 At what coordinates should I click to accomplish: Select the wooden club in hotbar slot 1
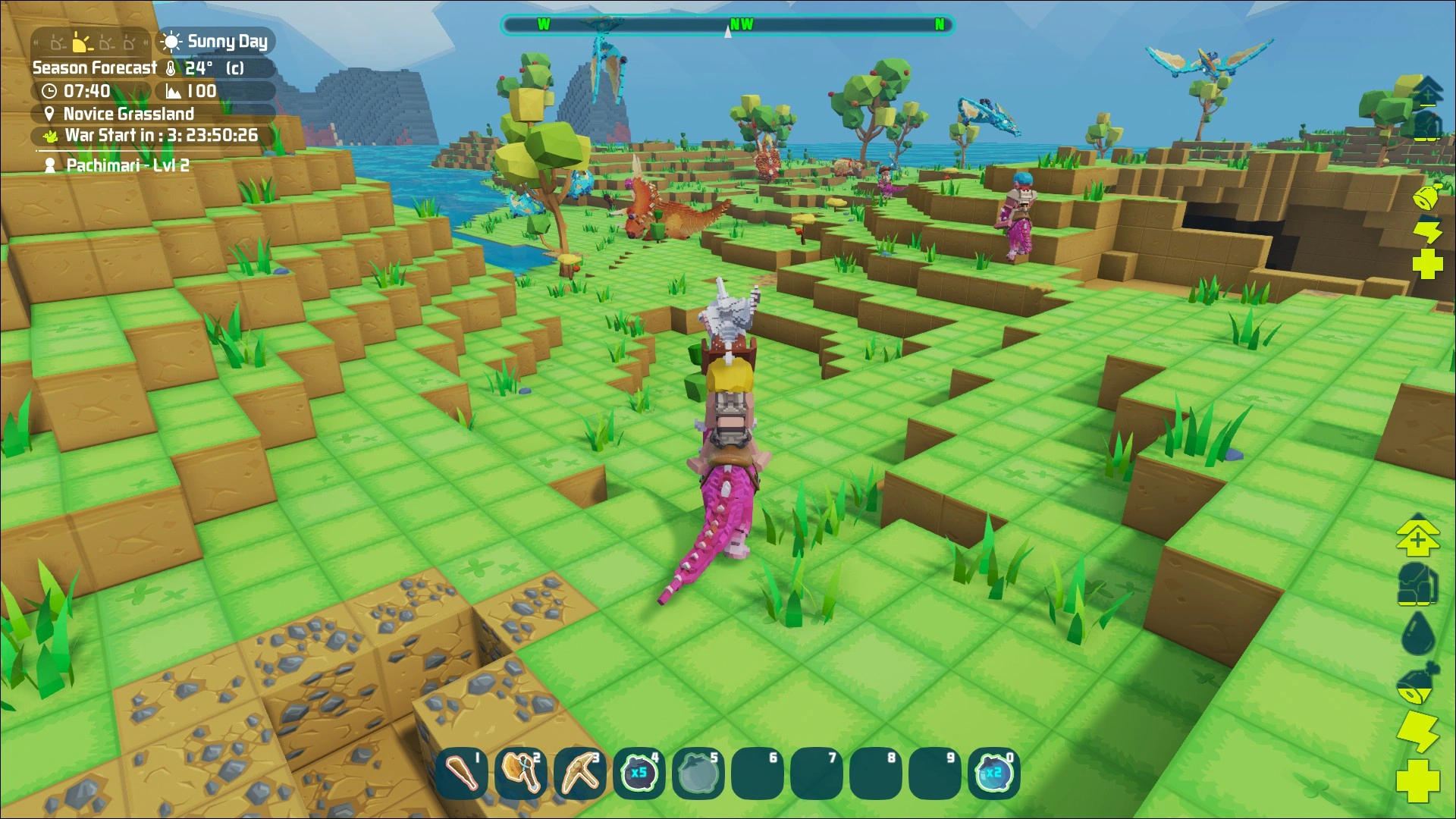click(x=462, y=773)
